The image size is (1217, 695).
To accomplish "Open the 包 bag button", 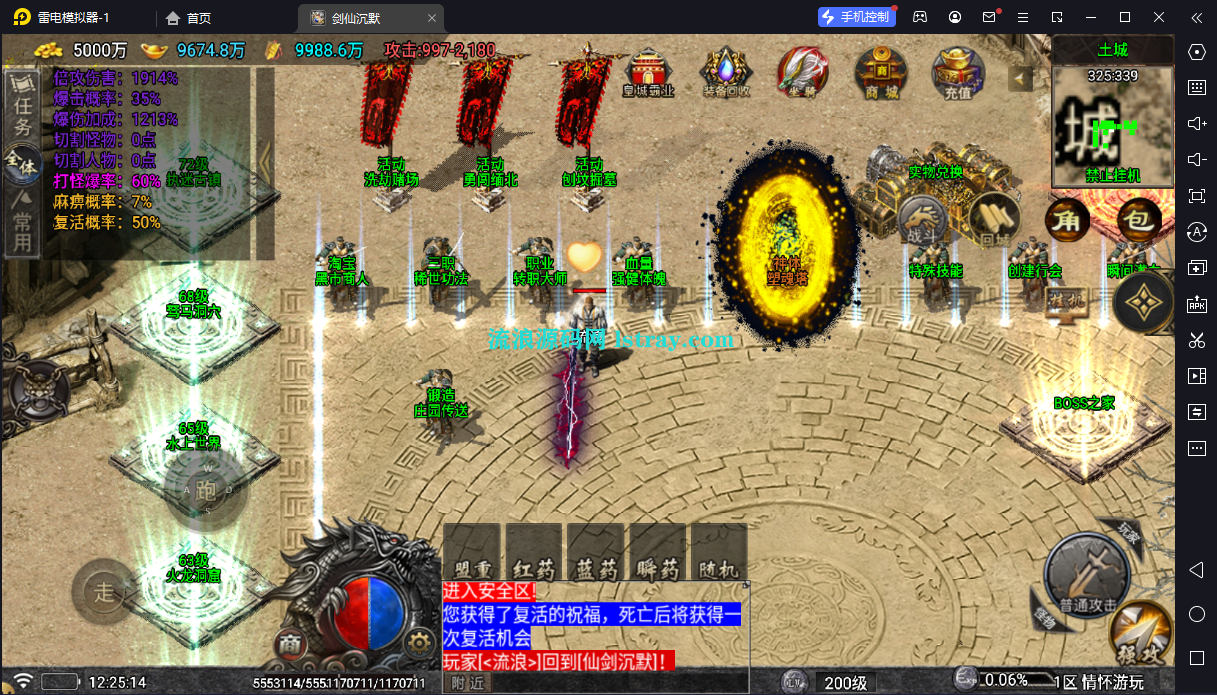I will pos(1138,220).
